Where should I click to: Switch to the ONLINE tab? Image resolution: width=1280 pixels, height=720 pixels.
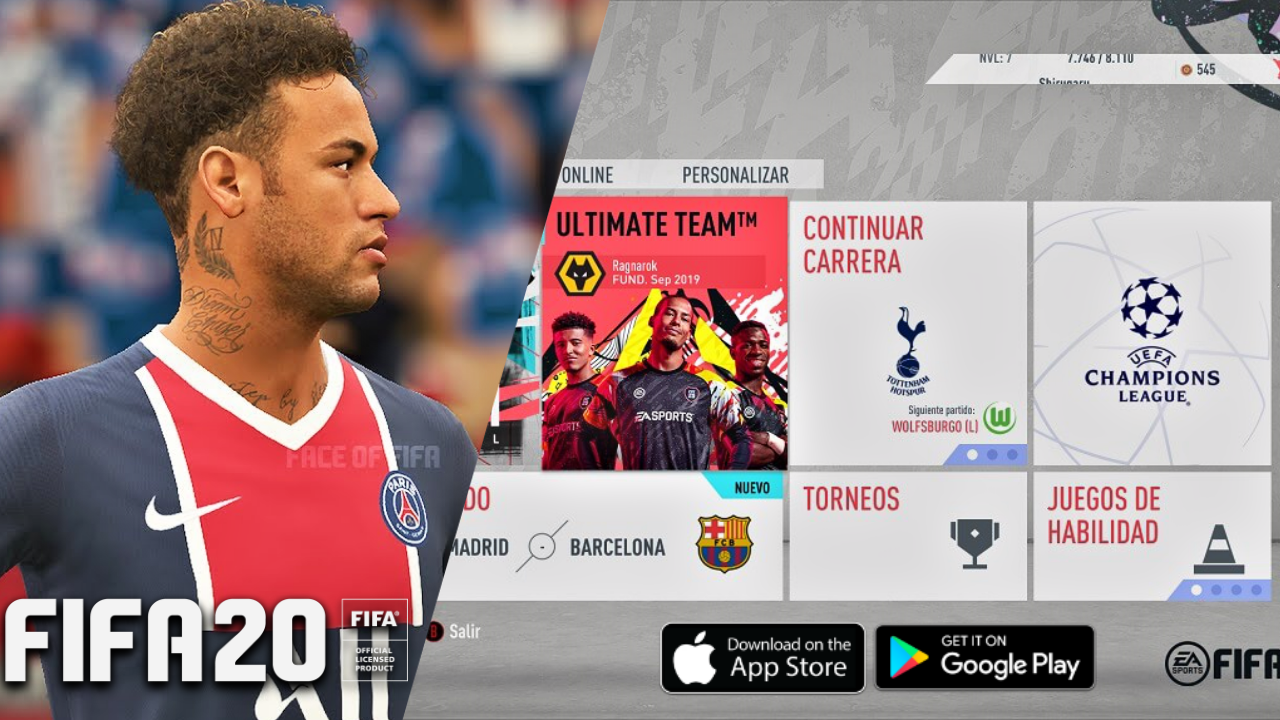click(x=588, y=174)
